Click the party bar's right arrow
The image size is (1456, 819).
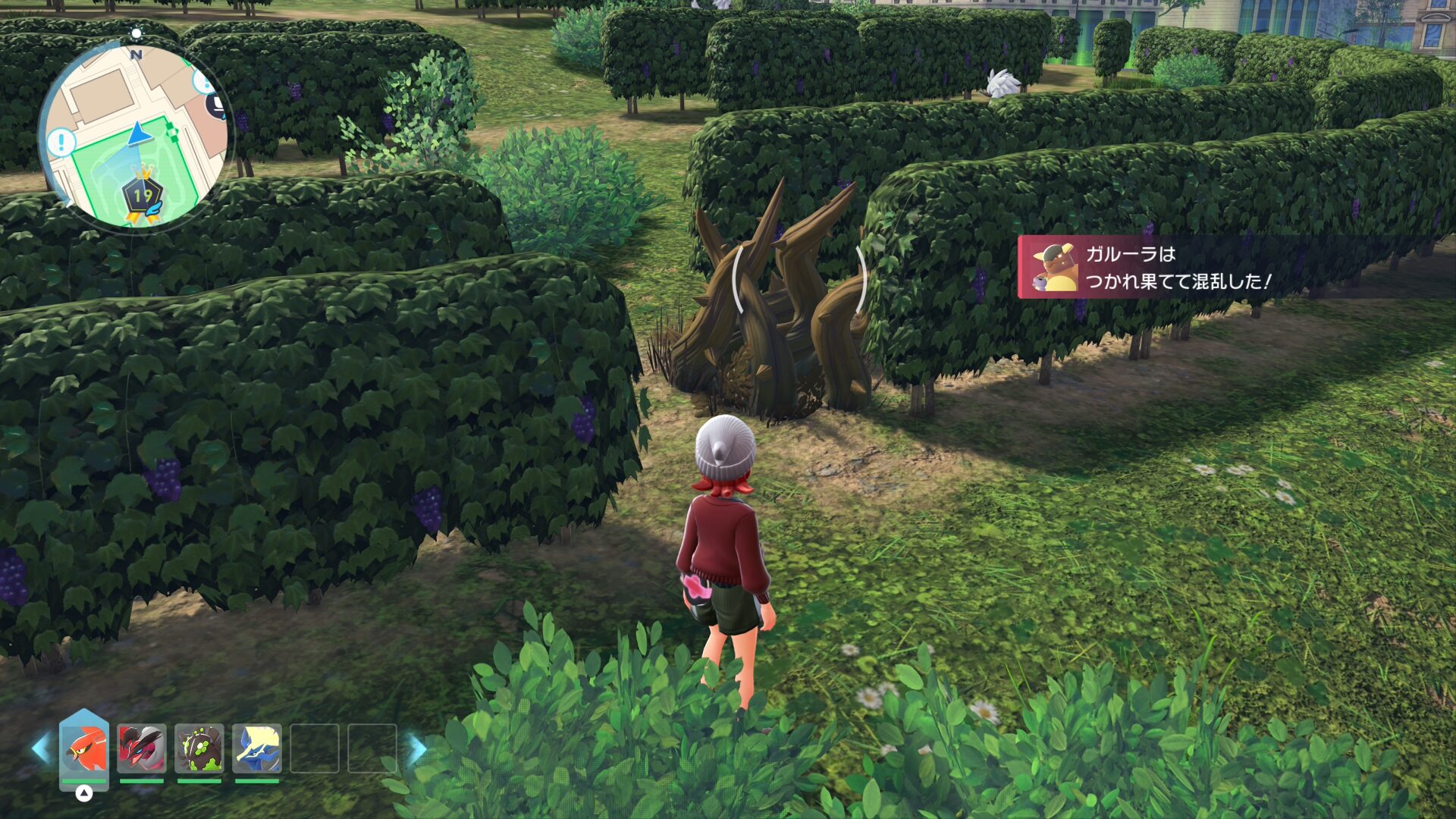pyautogui.click(x=417, y=748)
